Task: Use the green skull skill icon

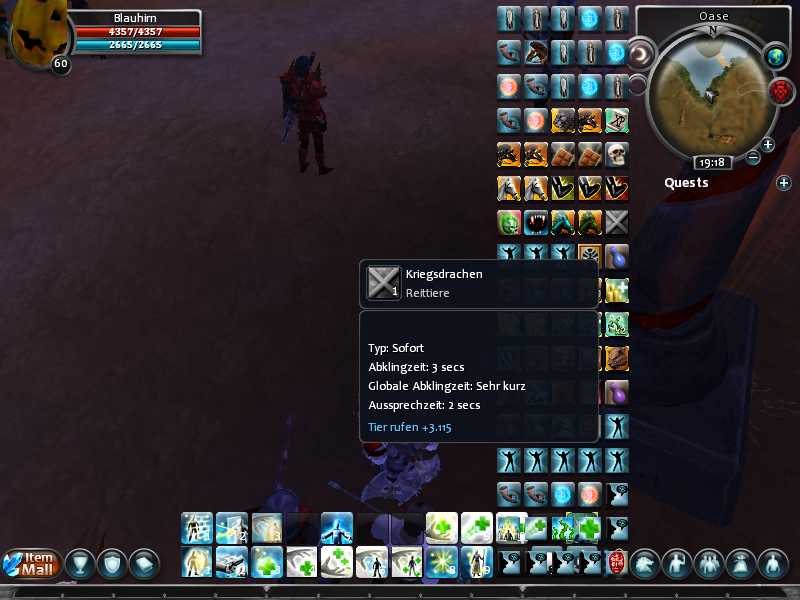Action: coord(509,222)
